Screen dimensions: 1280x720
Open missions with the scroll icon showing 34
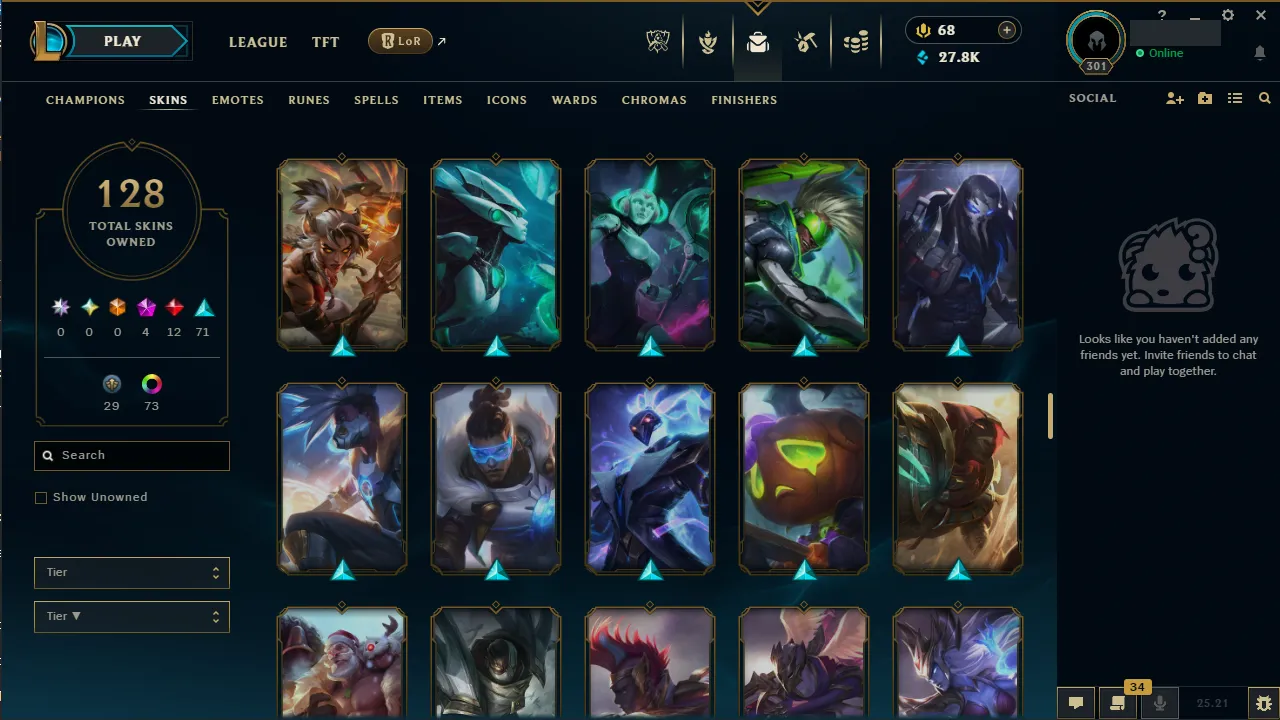pyautogui.click(x=1119, y=704)
